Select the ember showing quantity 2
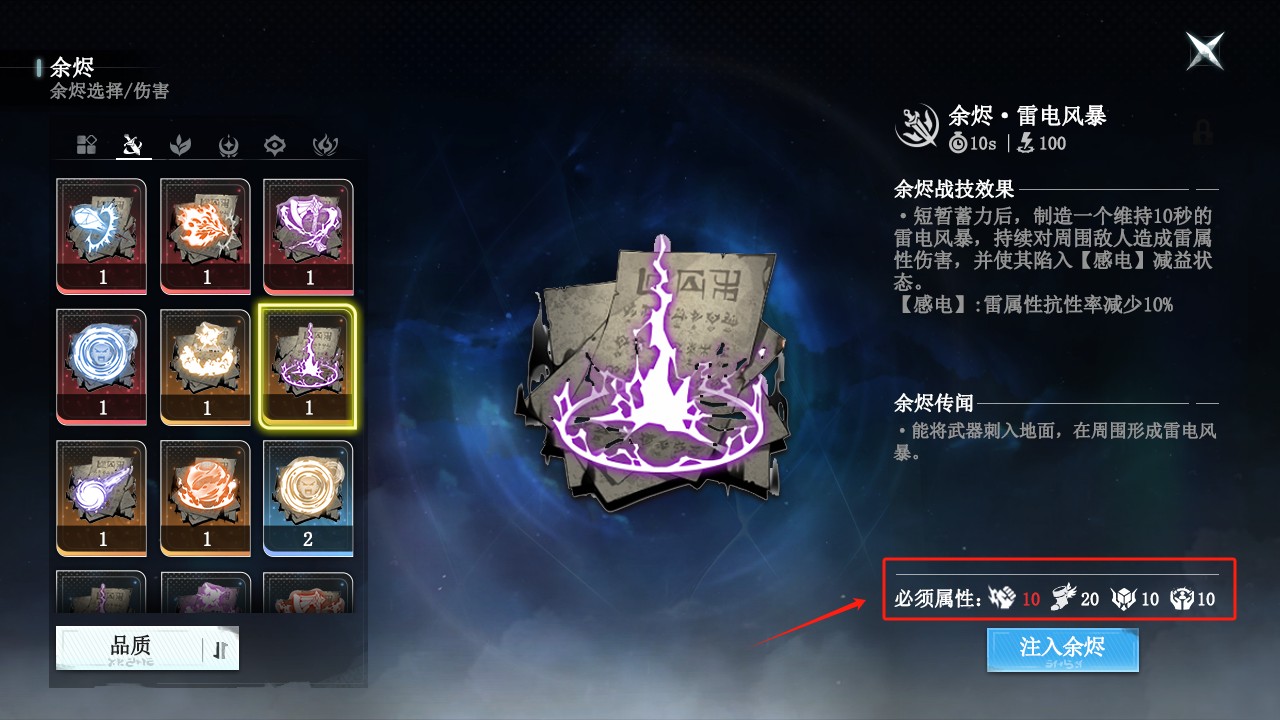 [x=309, y=498]
